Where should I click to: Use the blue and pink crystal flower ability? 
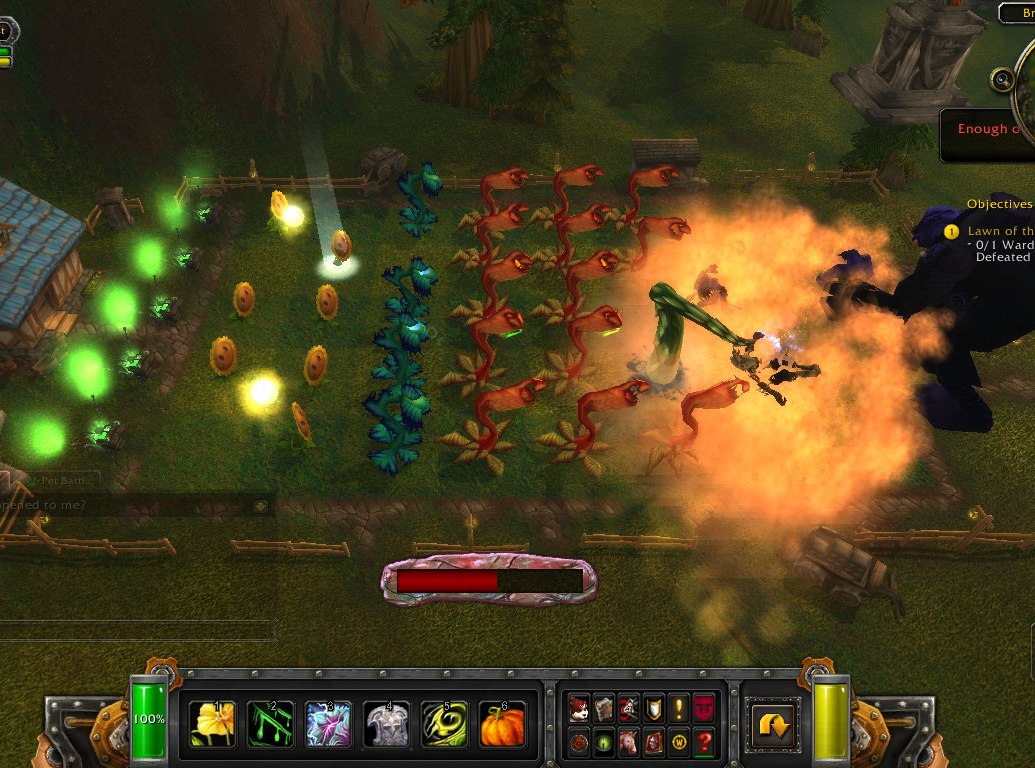pos(329,723)
